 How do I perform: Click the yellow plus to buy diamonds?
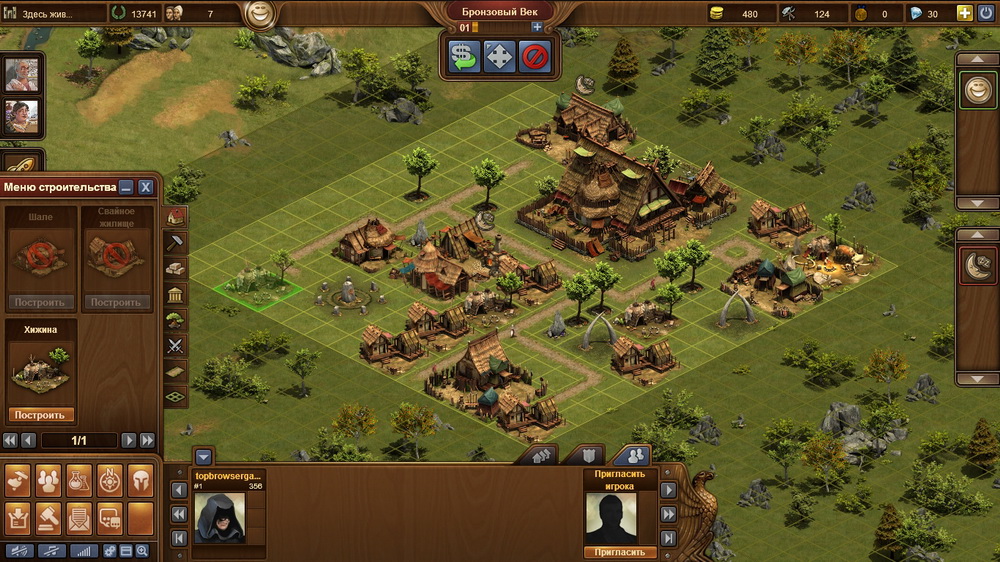click(x=964, y=14)
